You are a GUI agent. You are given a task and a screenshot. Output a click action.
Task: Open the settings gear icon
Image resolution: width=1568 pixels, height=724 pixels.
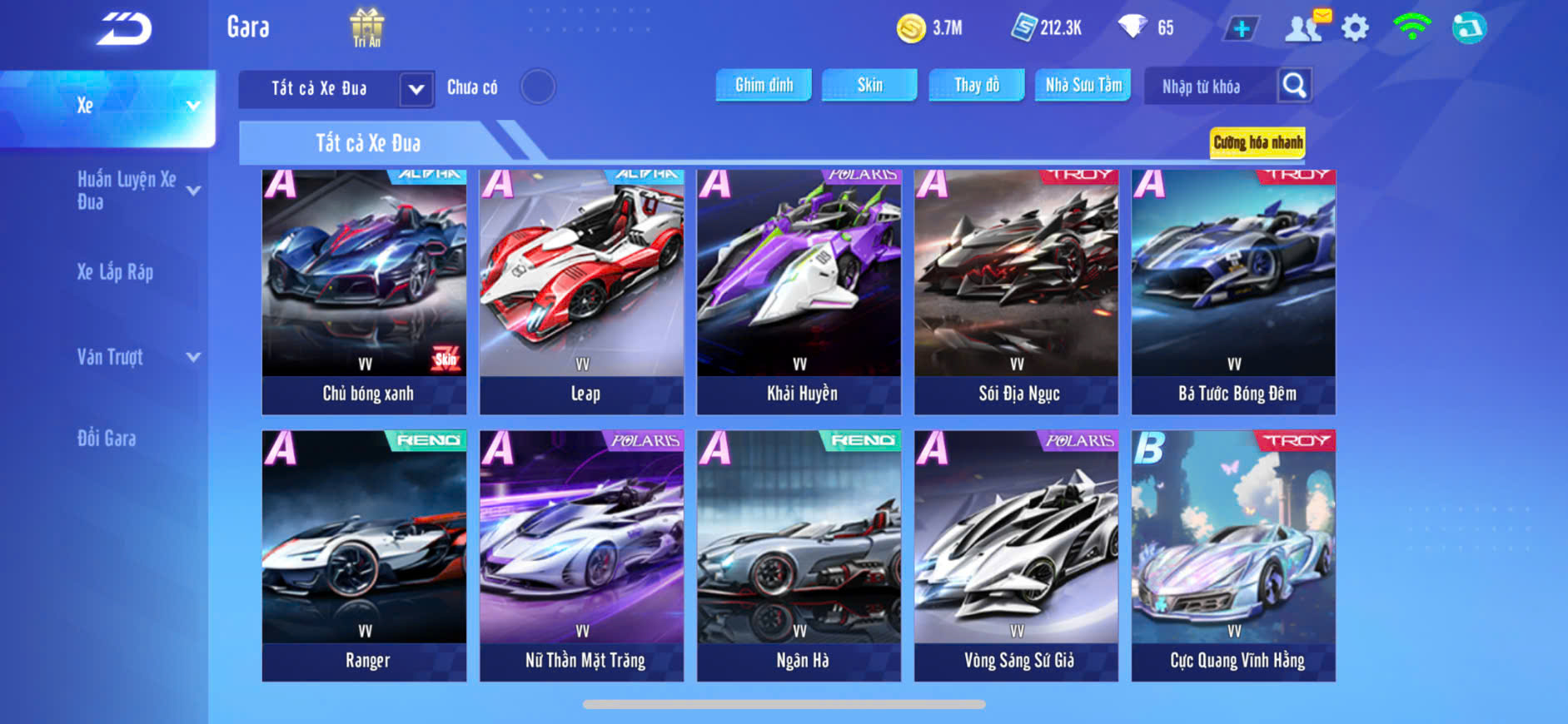point(1355,28)
